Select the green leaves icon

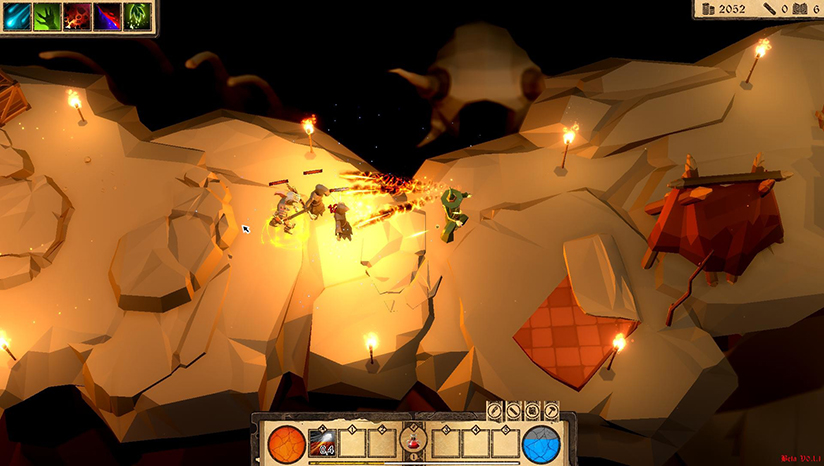(137, 17)
